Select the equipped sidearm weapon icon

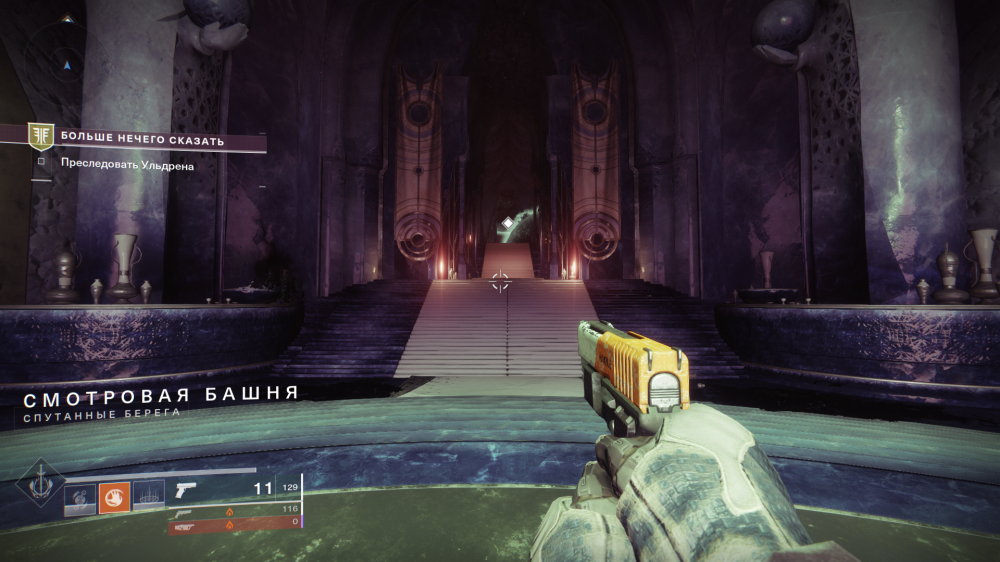(x=187, y=490)
